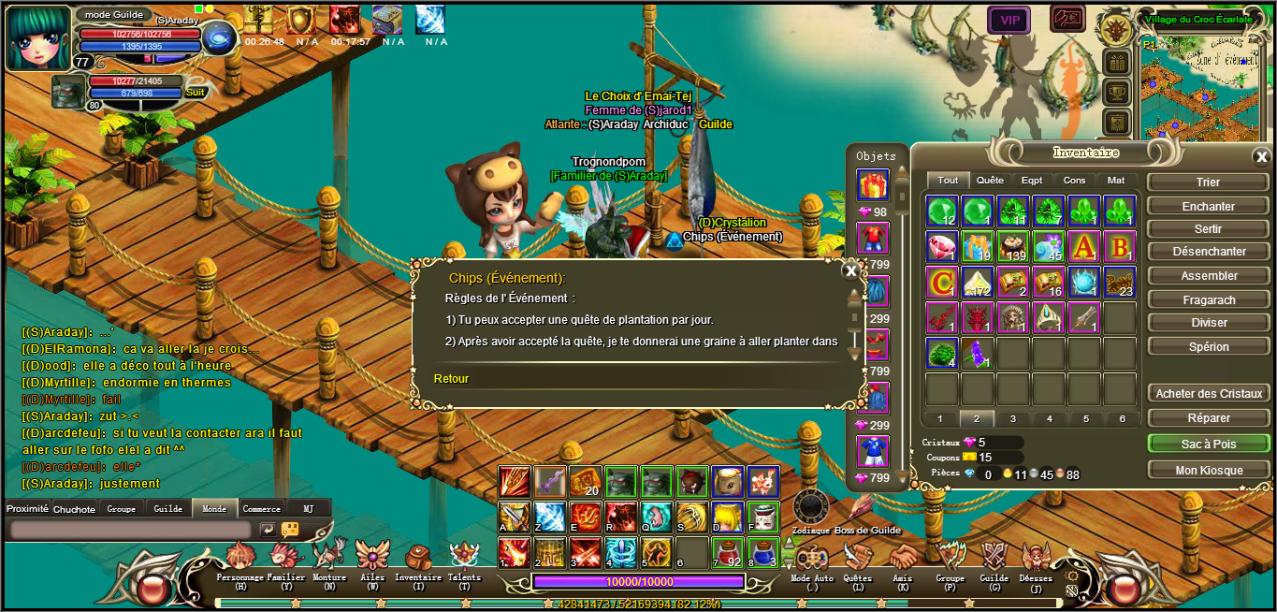Sort the inventory with Trier
This screenshot has width=1277, height=612.
[x=1208, y=182]
